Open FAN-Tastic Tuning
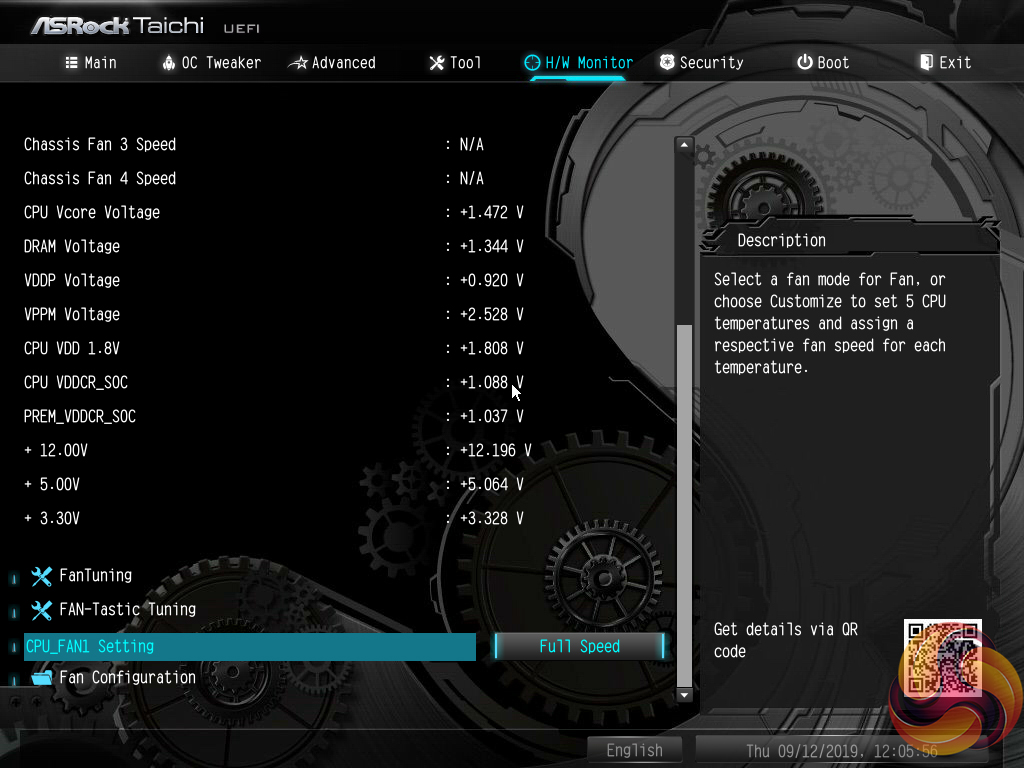The width and height of the screenshot is (1024, 768). click(x=127, y=610)
